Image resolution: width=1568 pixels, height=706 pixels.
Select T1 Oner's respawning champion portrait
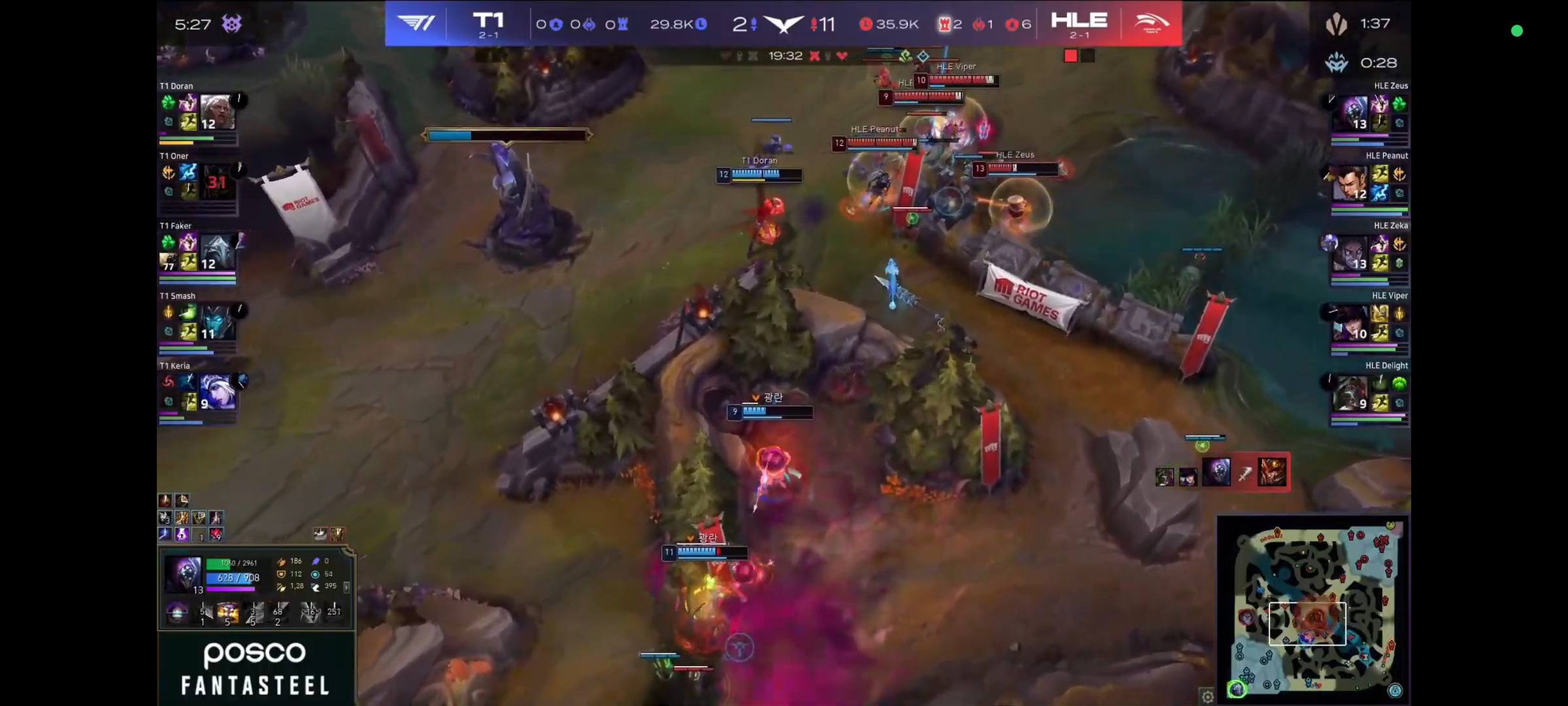click(x=217, y=182)
